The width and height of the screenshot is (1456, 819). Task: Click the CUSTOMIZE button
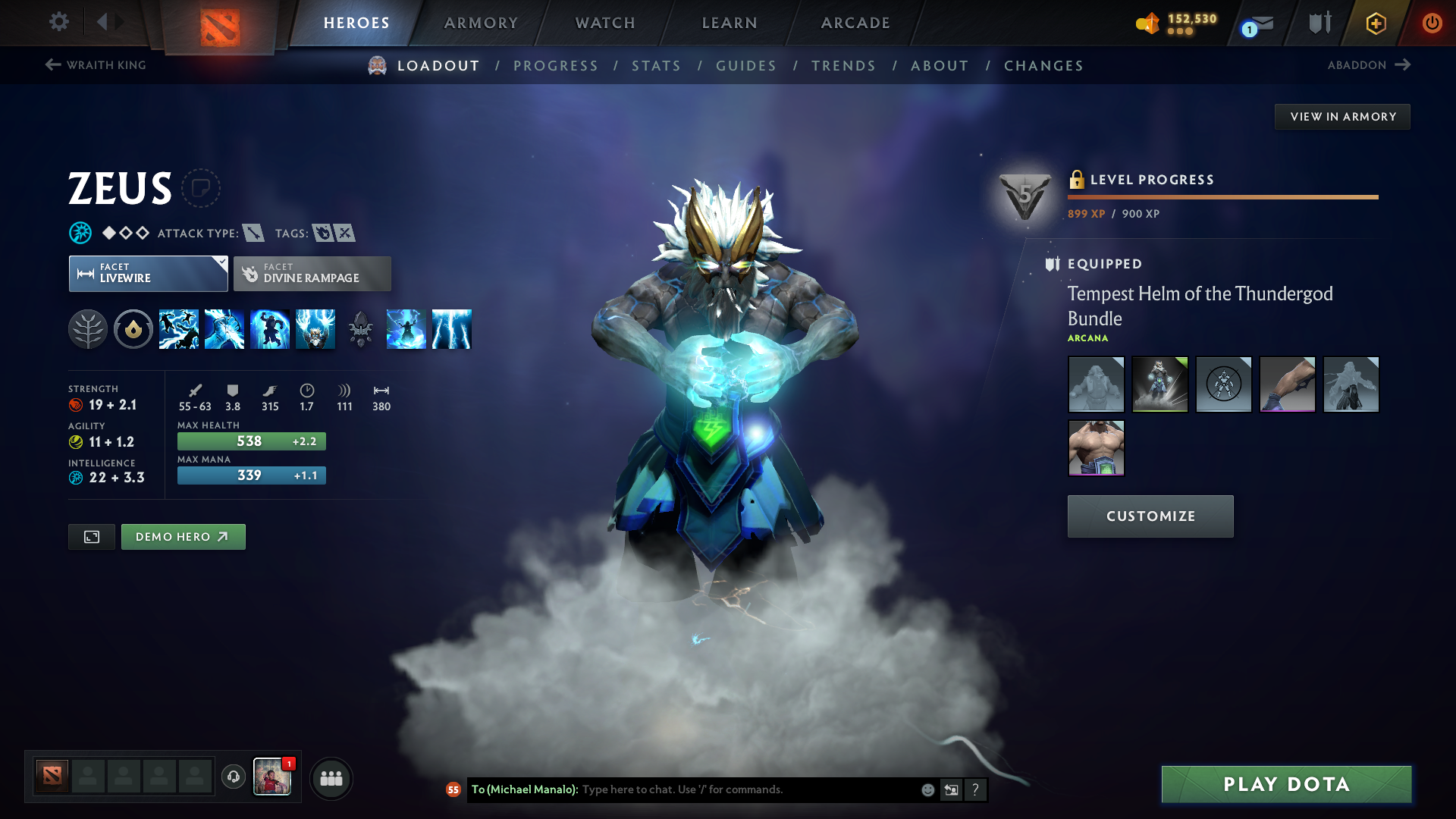(x=1150, y=516)
